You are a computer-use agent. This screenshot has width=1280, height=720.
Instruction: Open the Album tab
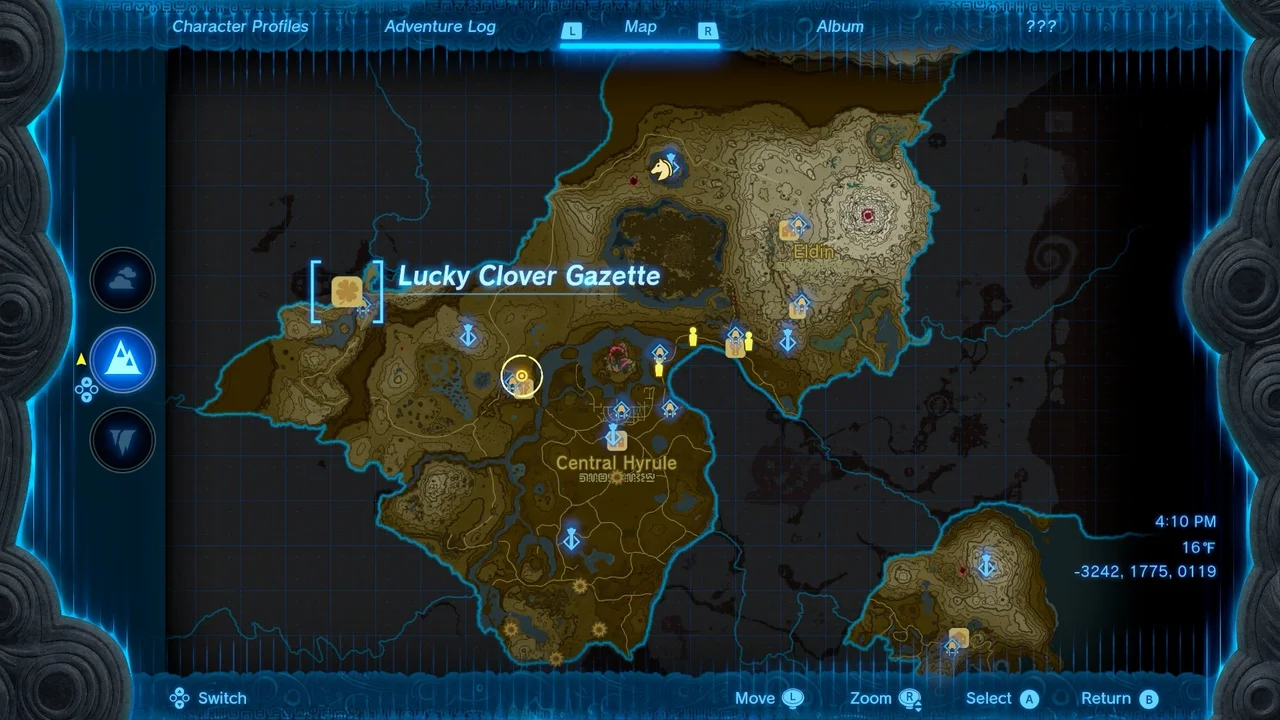pos(840,26)
